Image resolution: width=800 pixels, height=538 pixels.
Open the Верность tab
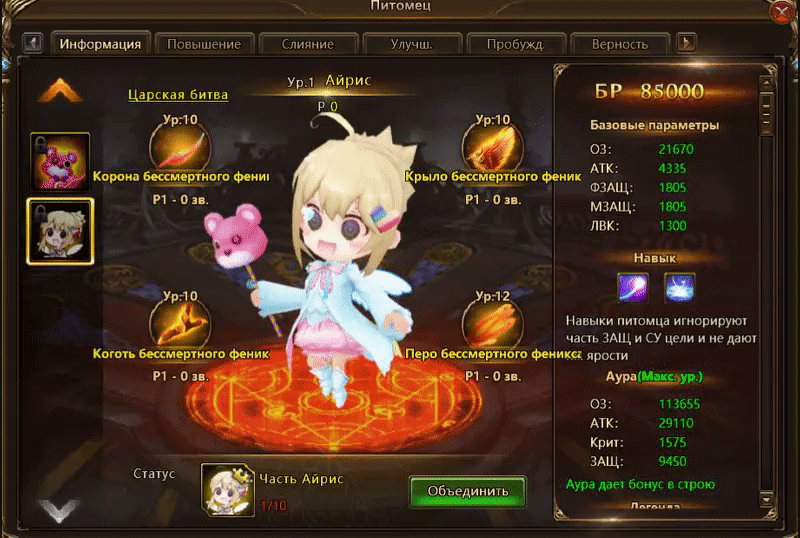tap(618, 44)
